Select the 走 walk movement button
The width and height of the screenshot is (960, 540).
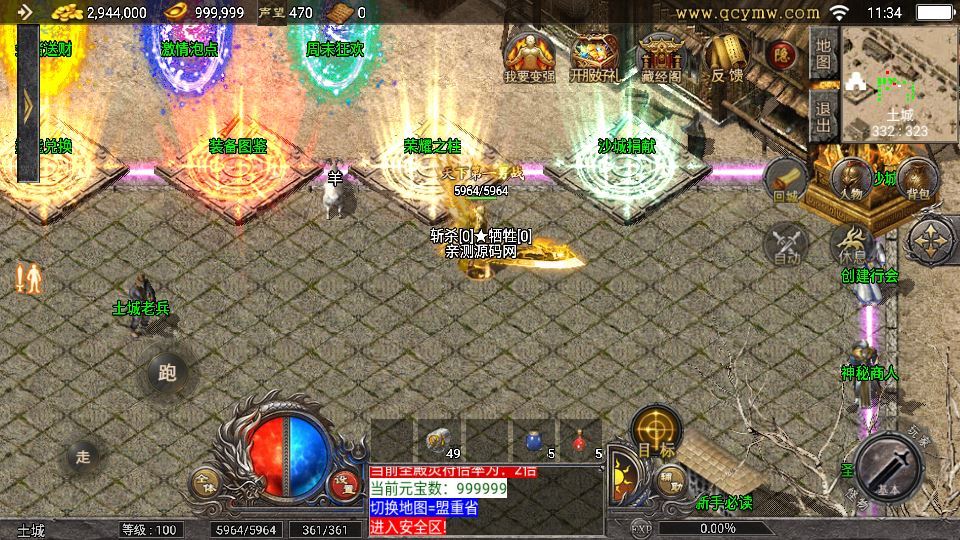(x=83, y=457)
